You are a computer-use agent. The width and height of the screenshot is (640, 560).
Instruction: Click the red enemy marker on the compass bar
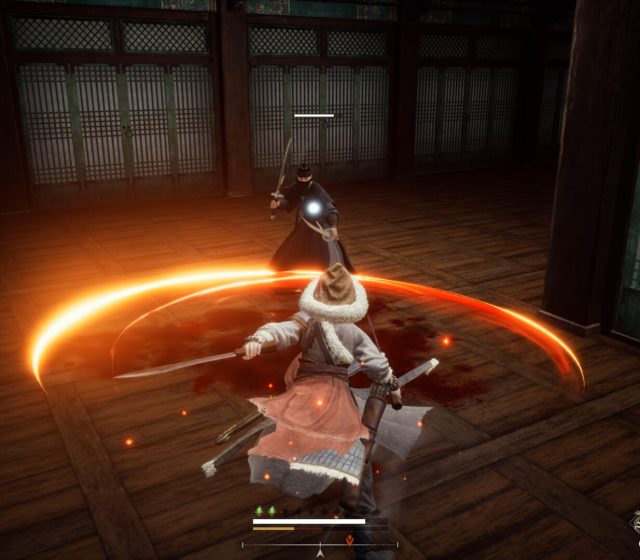tap(349, 541)
